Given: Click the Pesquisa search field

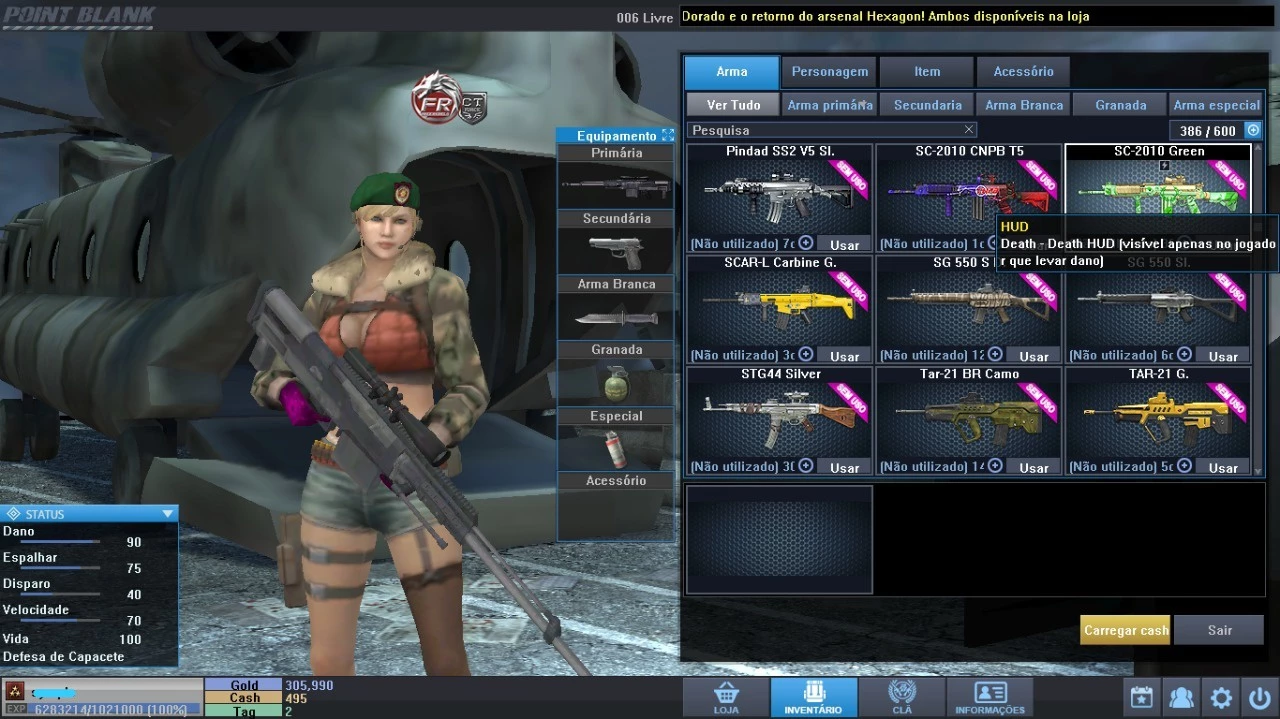Looking at the screenshot, I should click(x=825, y=130).
